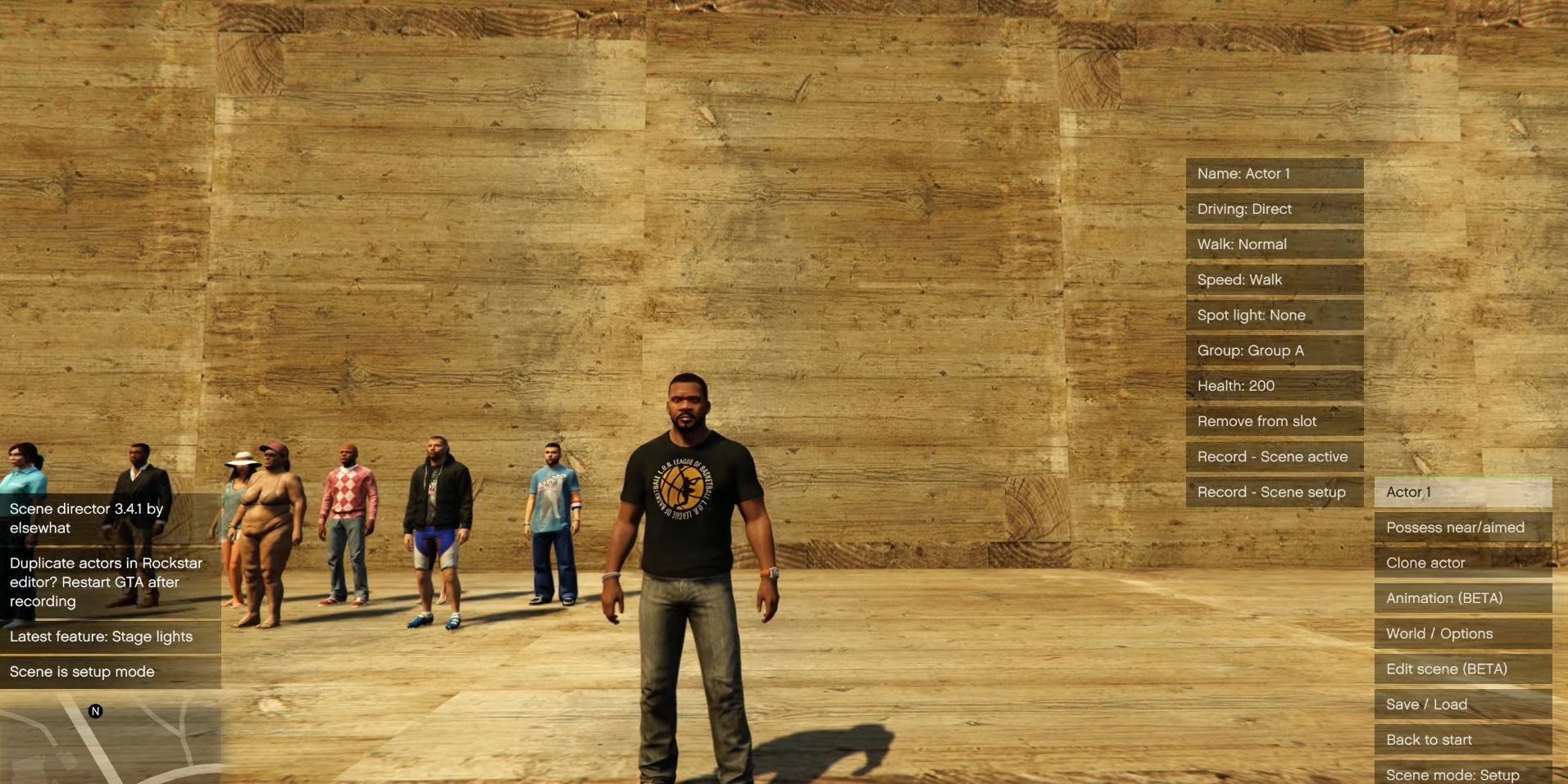Open Edit scene (BETA)
The image size is (1568, 784).
coord(1463,668)
